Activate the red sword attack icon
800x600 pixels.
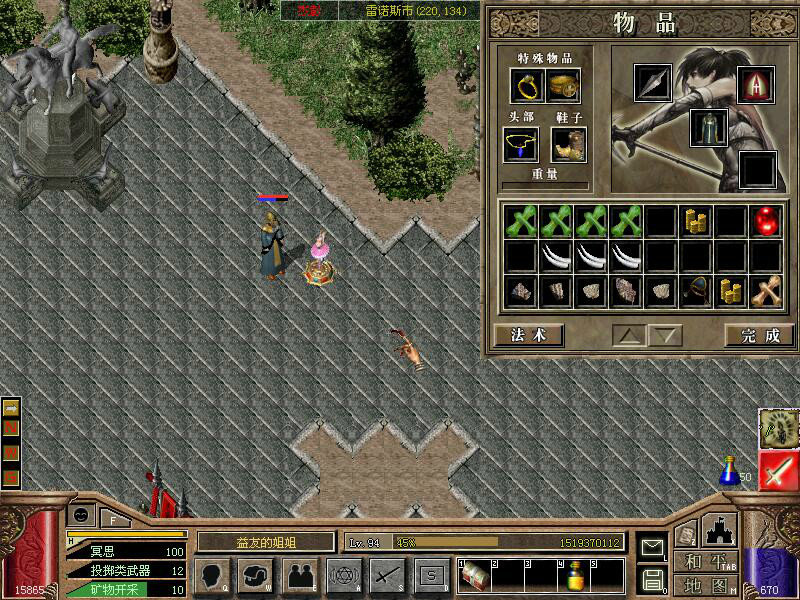778,471
